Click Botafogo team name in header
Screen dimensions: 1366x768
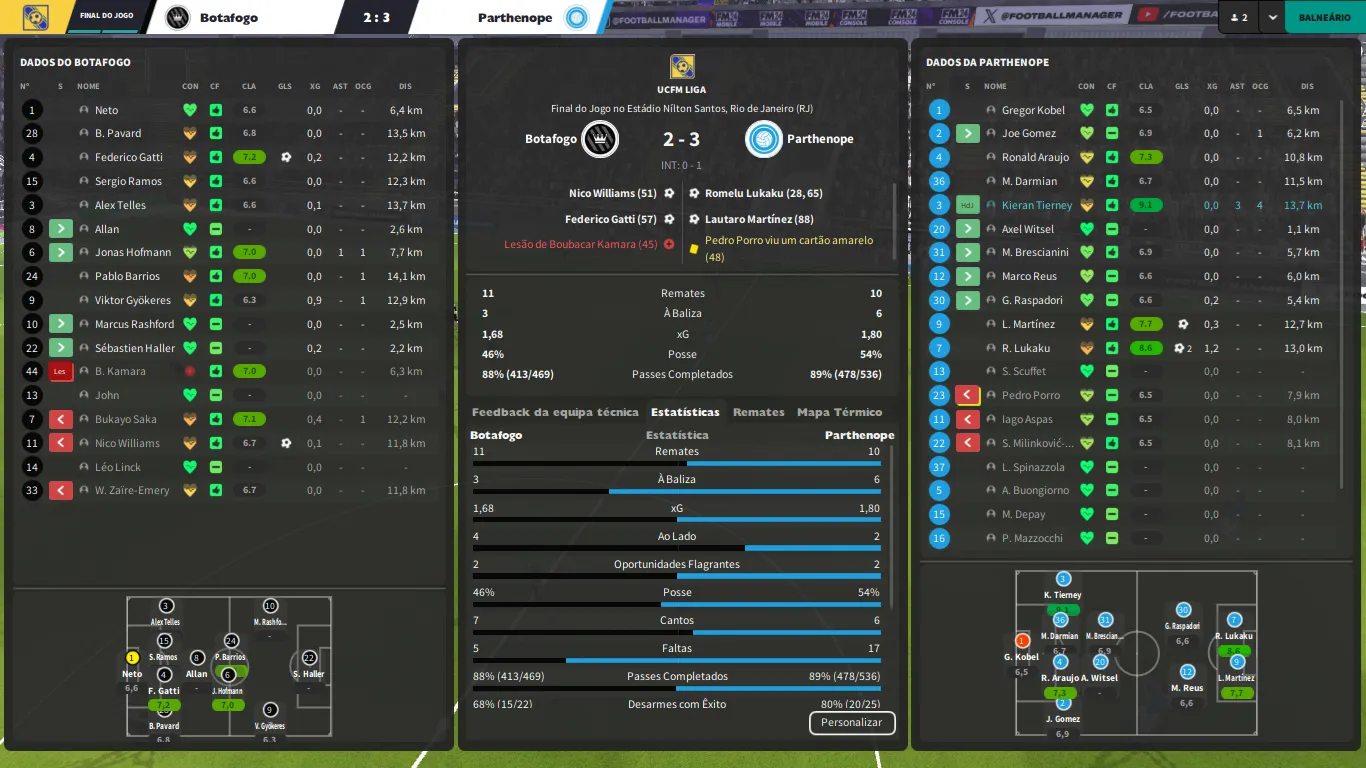[x=228, y=17]
